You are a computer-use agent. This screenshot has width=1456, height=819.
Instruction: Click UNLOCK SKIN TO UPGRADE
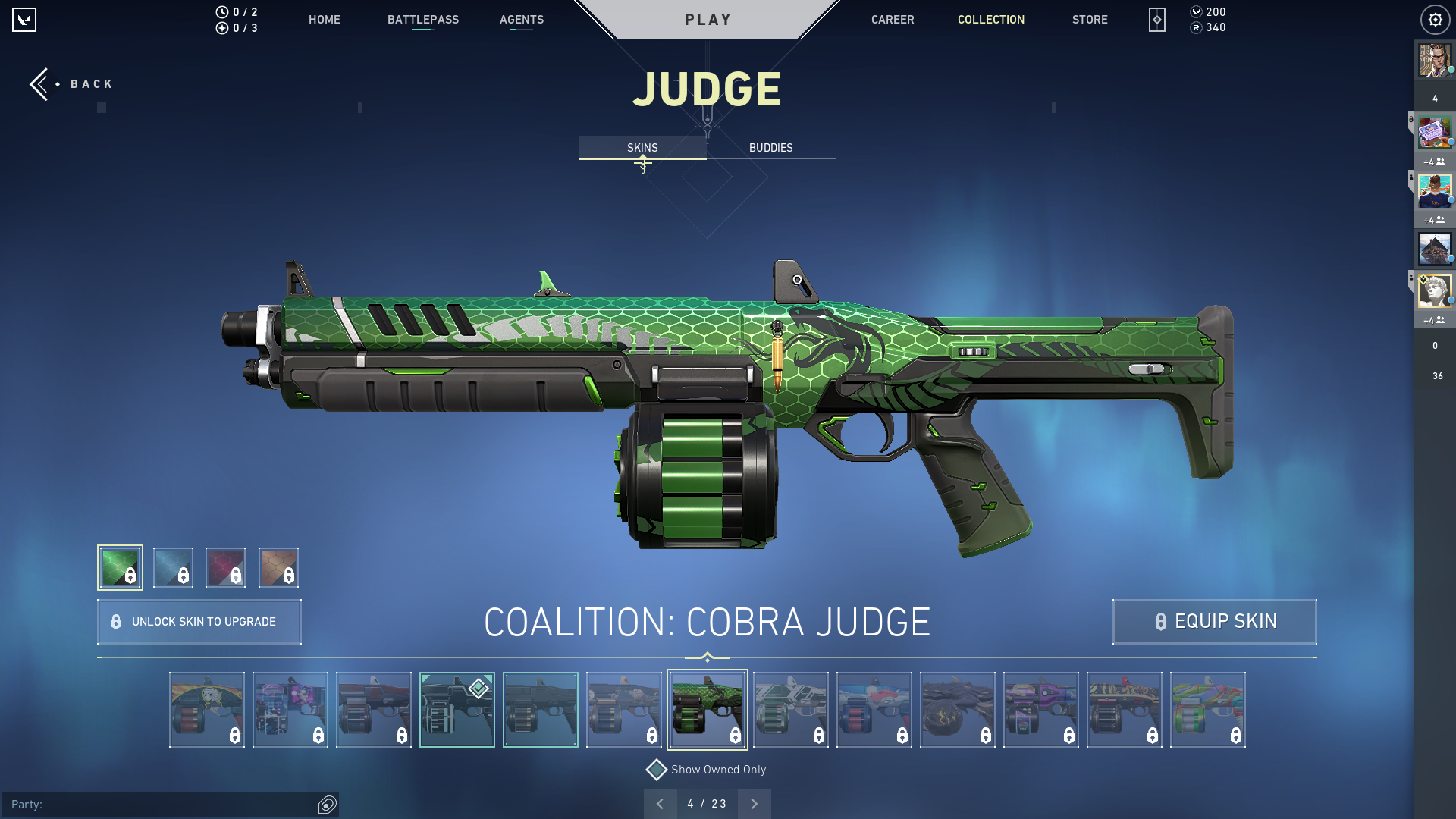[x=199, y=621]
